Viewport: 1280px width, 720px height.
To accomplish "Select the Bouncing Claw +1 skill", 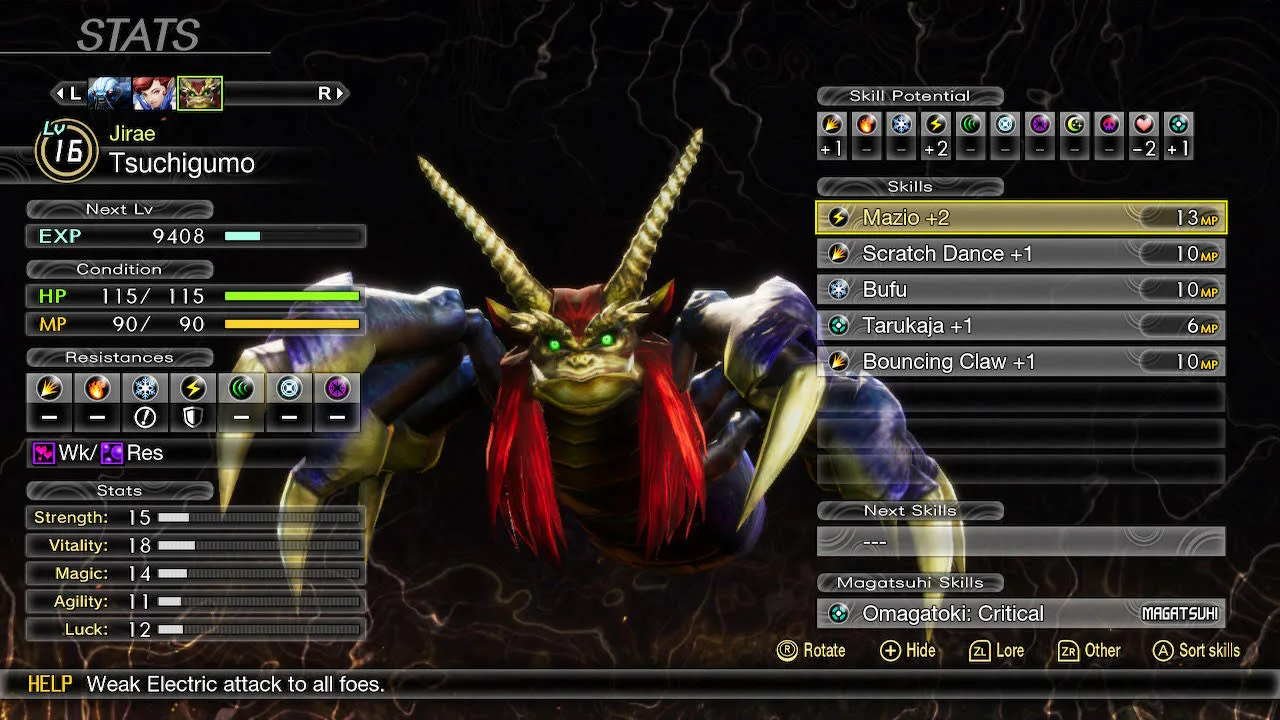I will point(1020,362).
